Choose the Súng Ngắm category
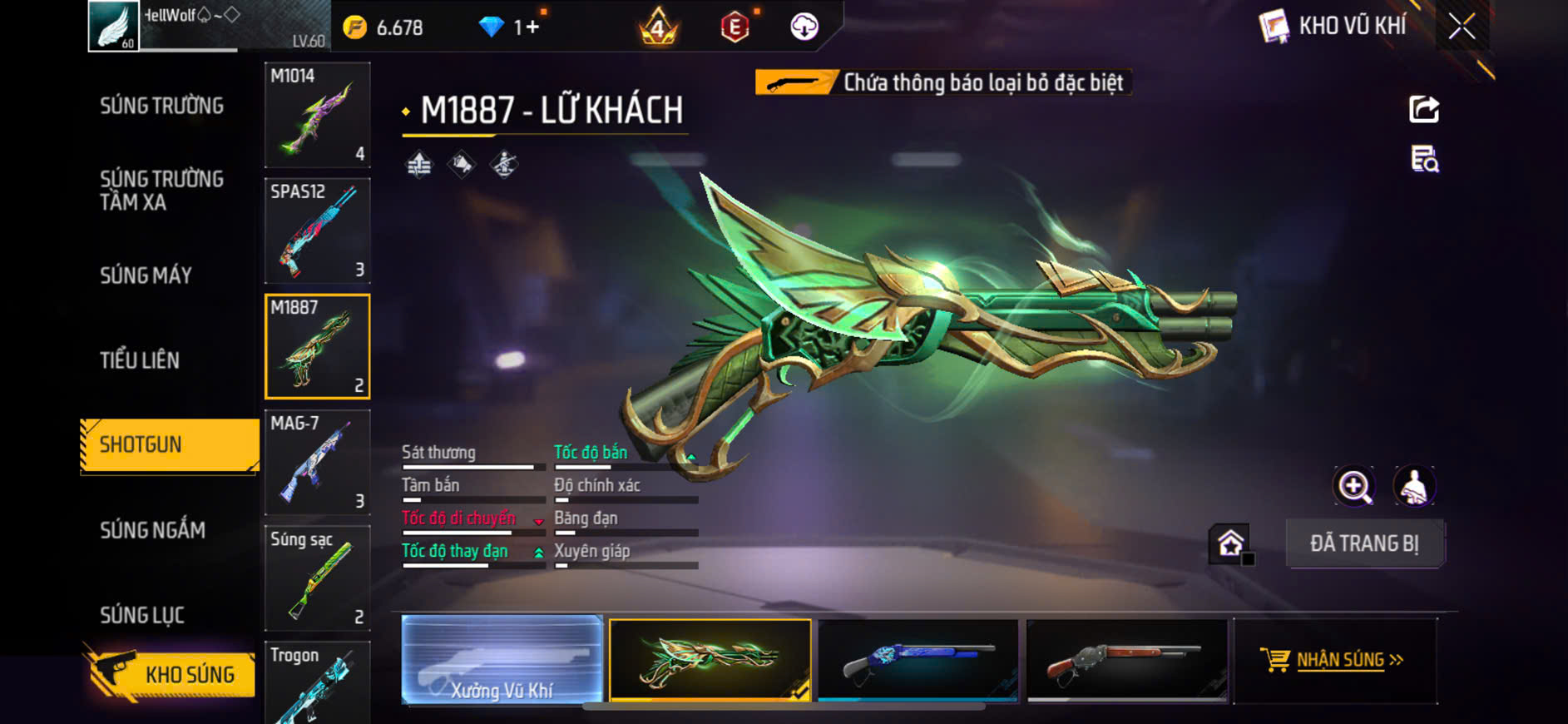The width and height of the screenshot is (1568, 724). pyautogui.click(x=153, y=530)
